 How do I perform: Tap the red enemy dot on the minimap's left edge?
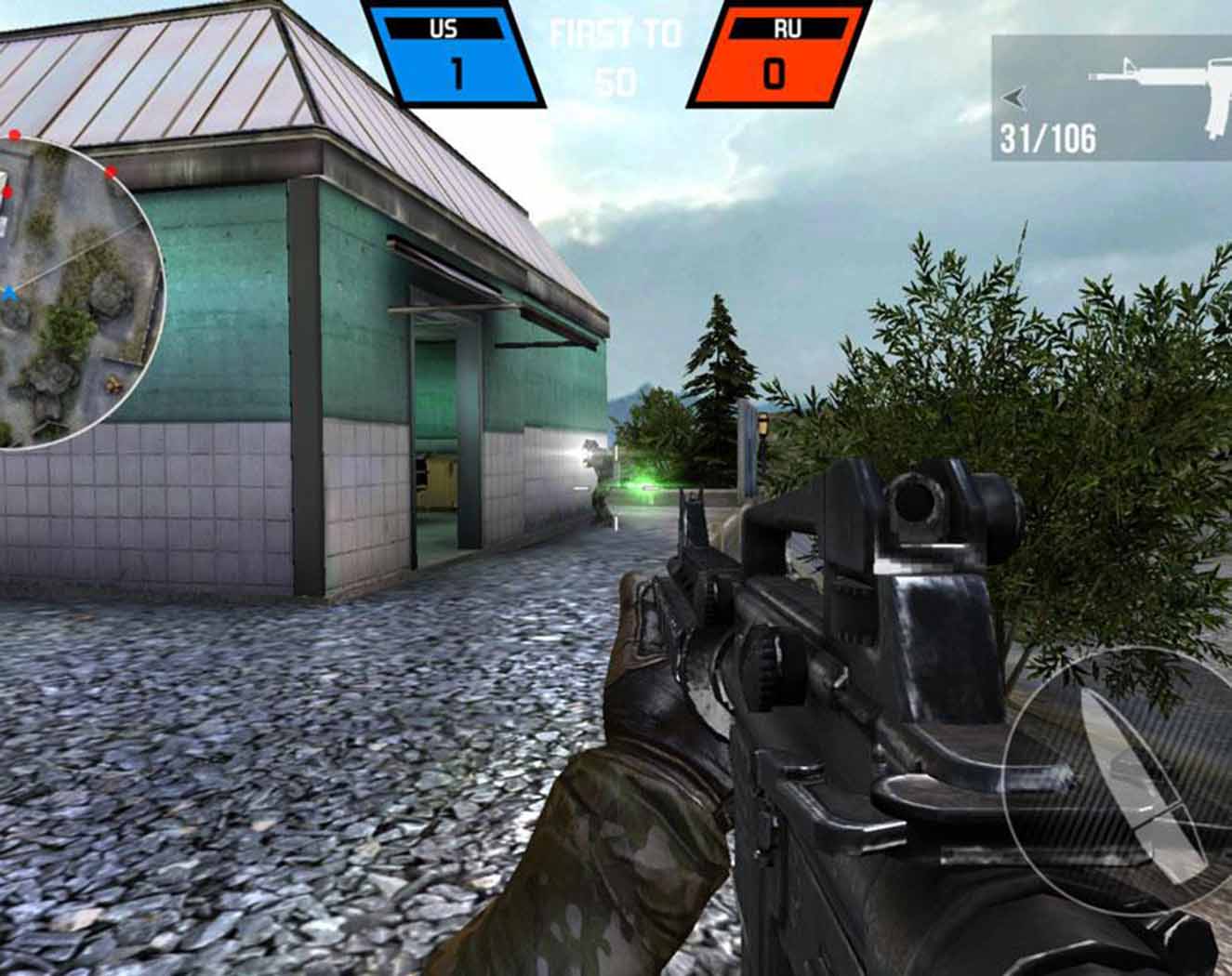pyautogui.click(x=7, y=192)
